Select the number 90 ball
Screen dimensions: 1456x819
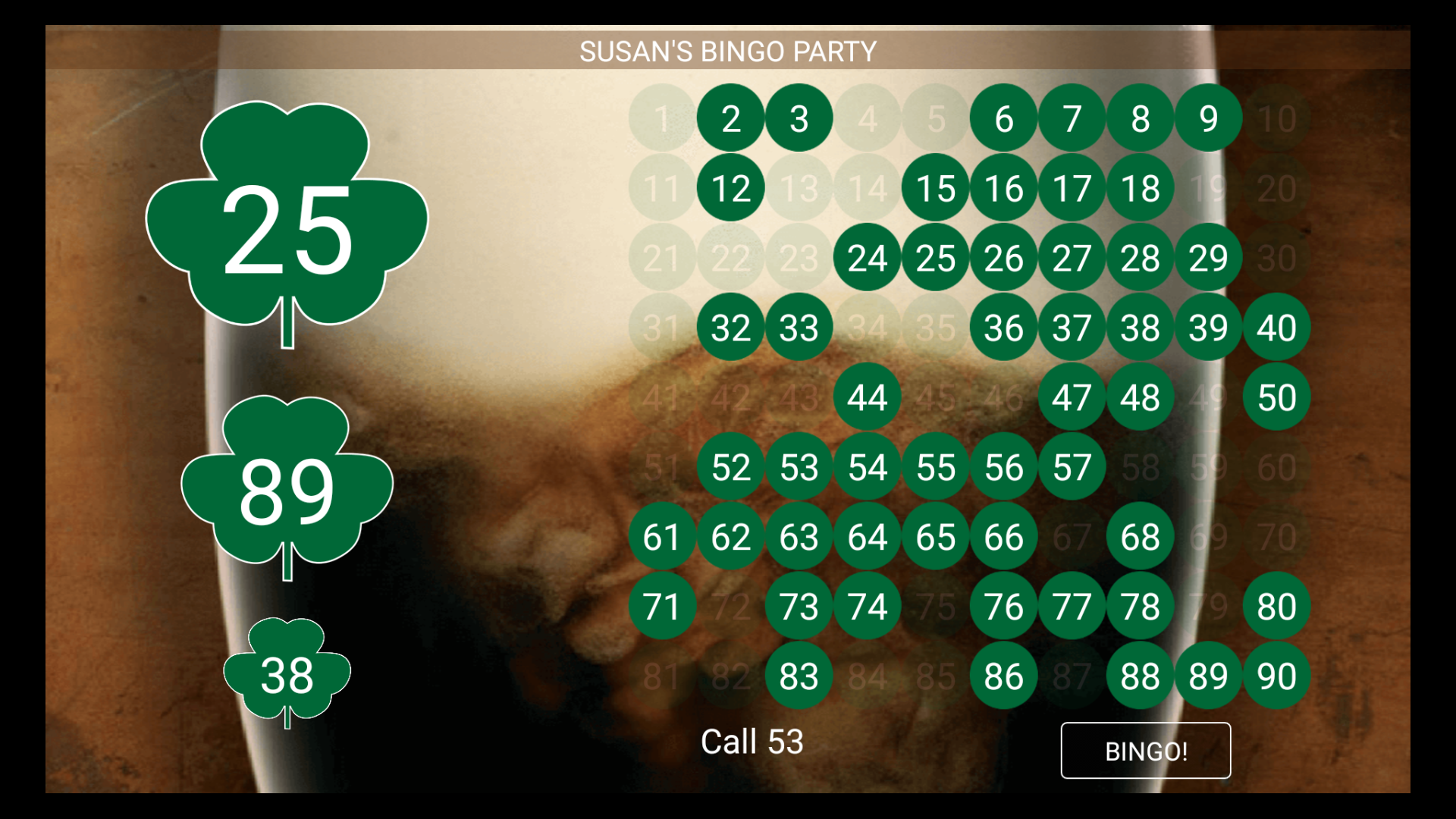(1276, 676)
